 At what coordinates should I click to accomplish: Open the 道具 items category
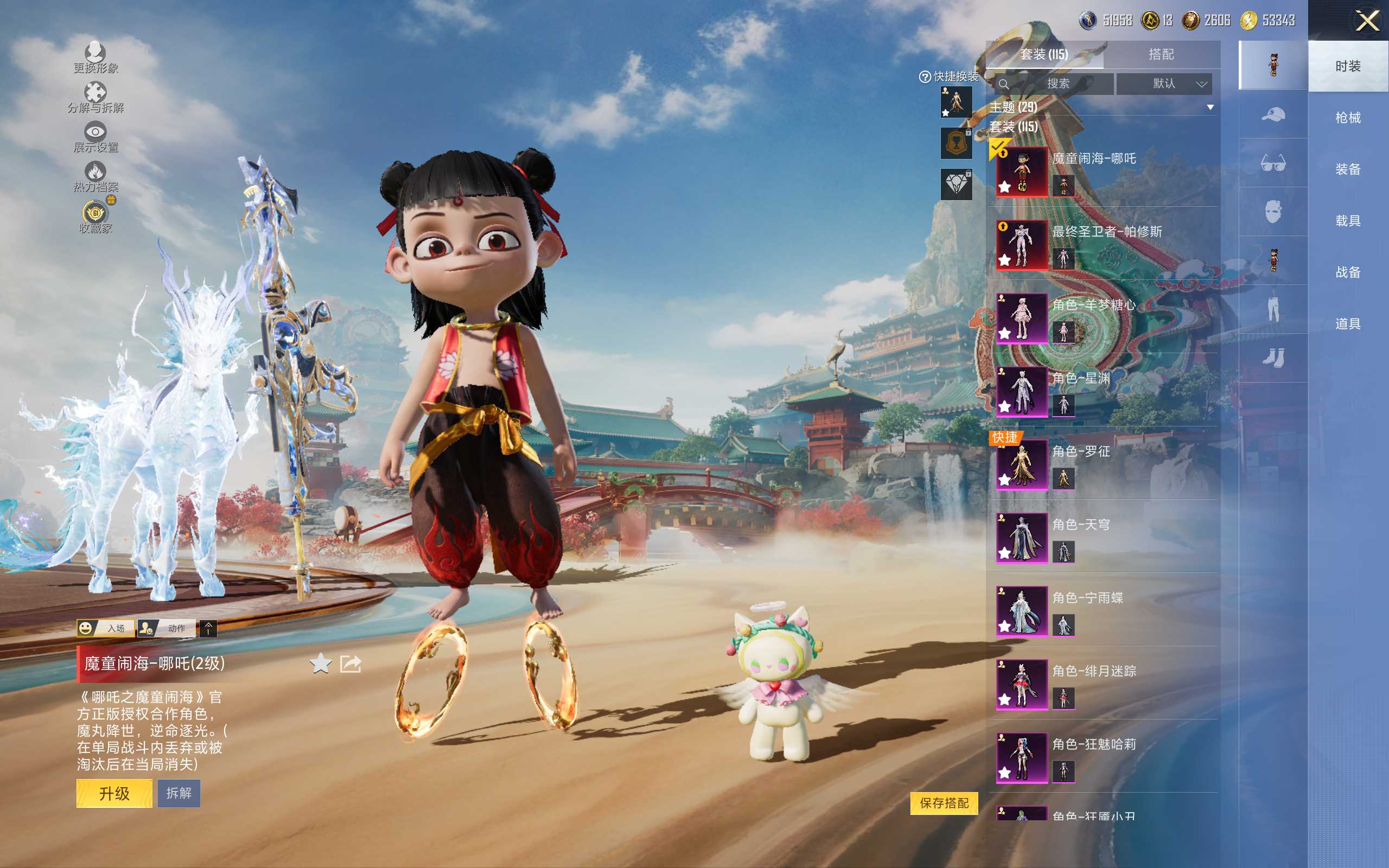tap(1348, 324)
